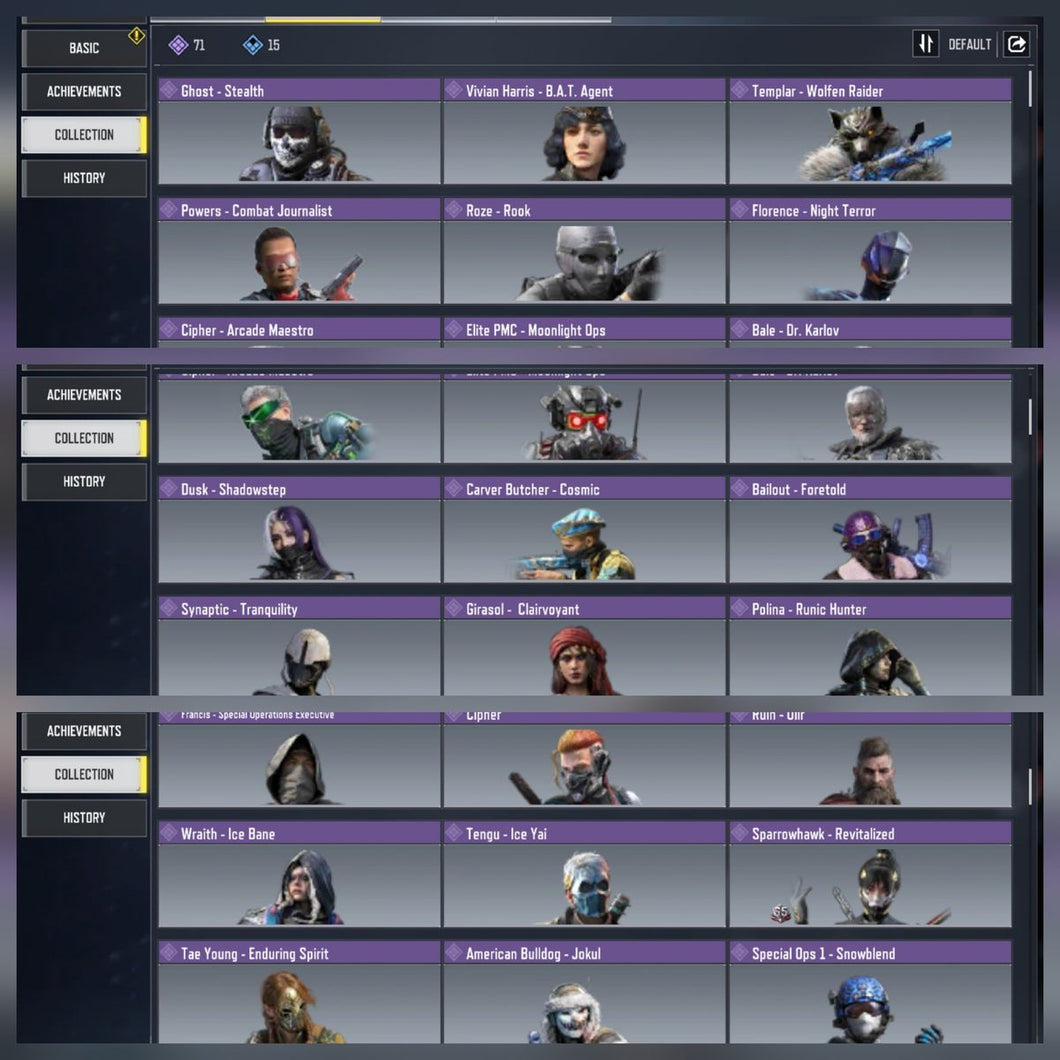Choose the Wraith - Ice Bane card
The height and width of the screenshot is (1060, 1060).
(x=299, y=876)
